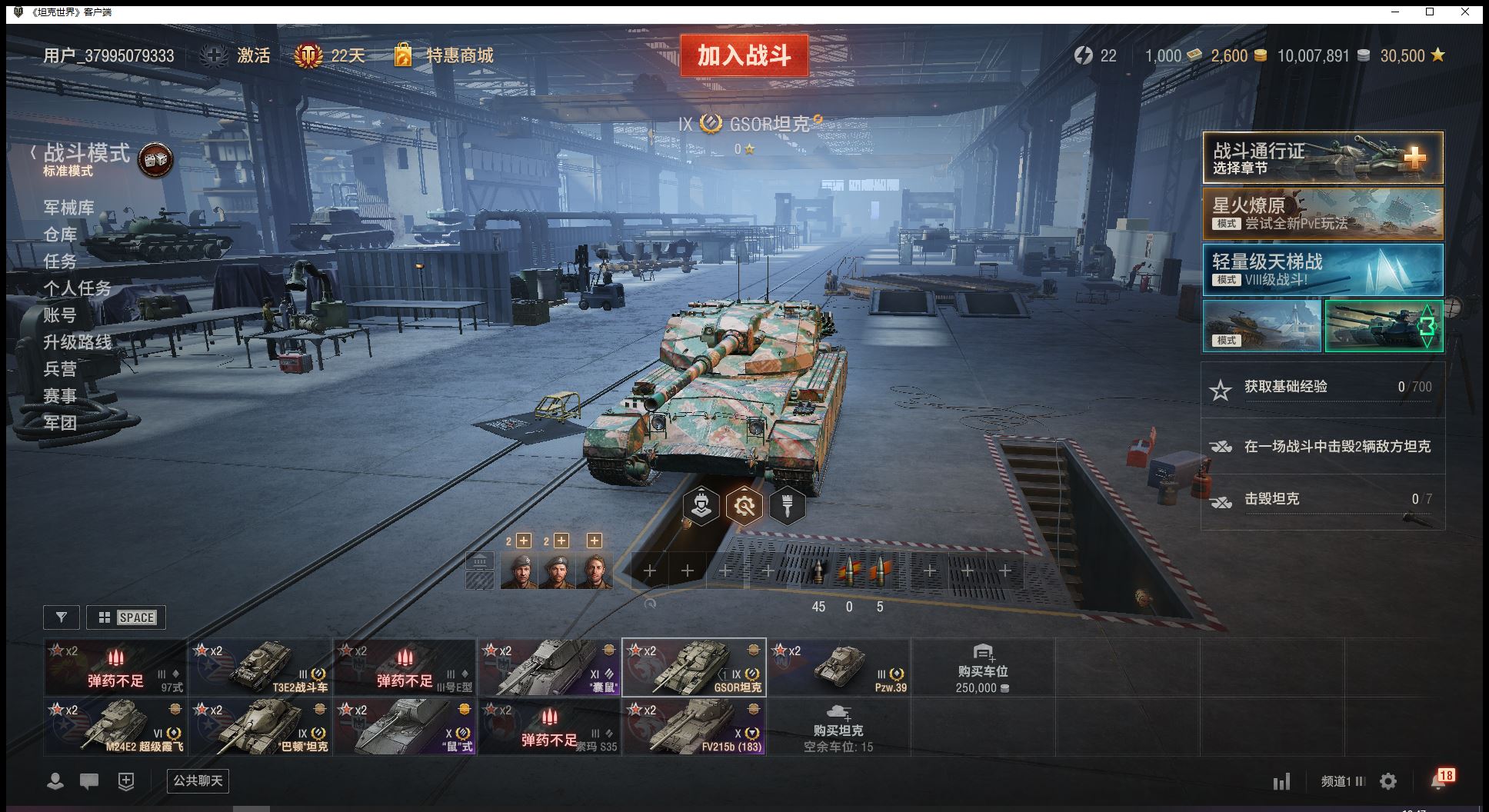
Task: Open the settings gear icon
Action: (x=1388, y=781)
